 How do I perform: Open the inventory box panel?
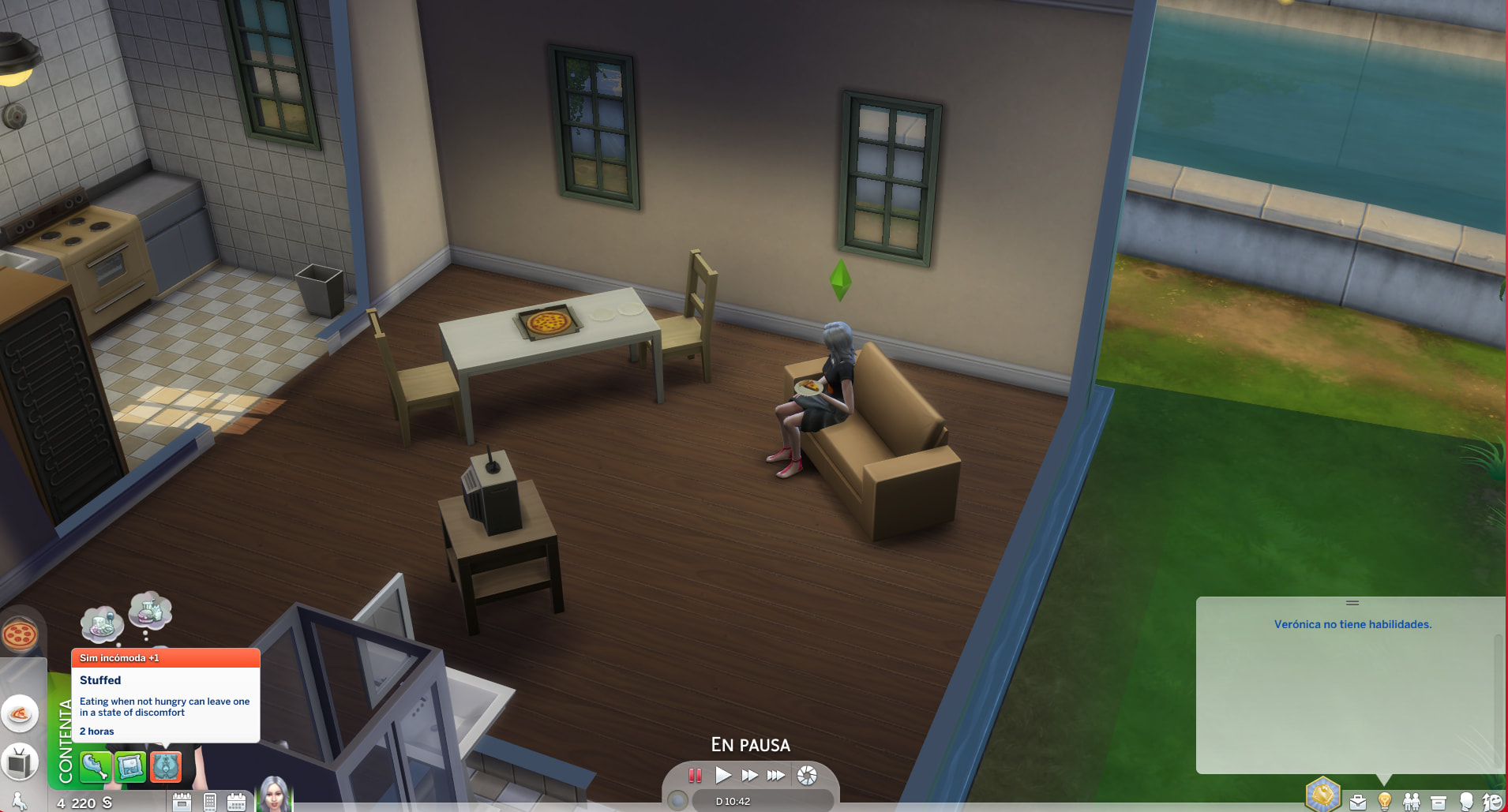[1439, 802]
